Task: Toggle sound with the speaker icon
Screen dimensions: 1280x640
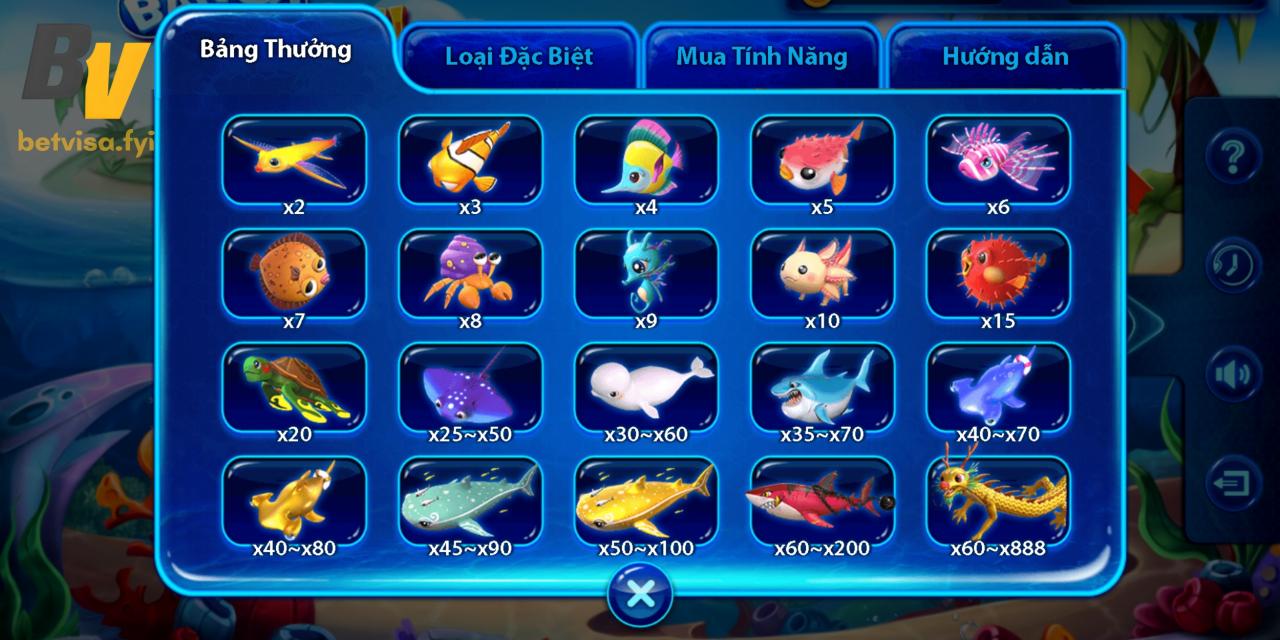Action: [x=1233, y=374]
